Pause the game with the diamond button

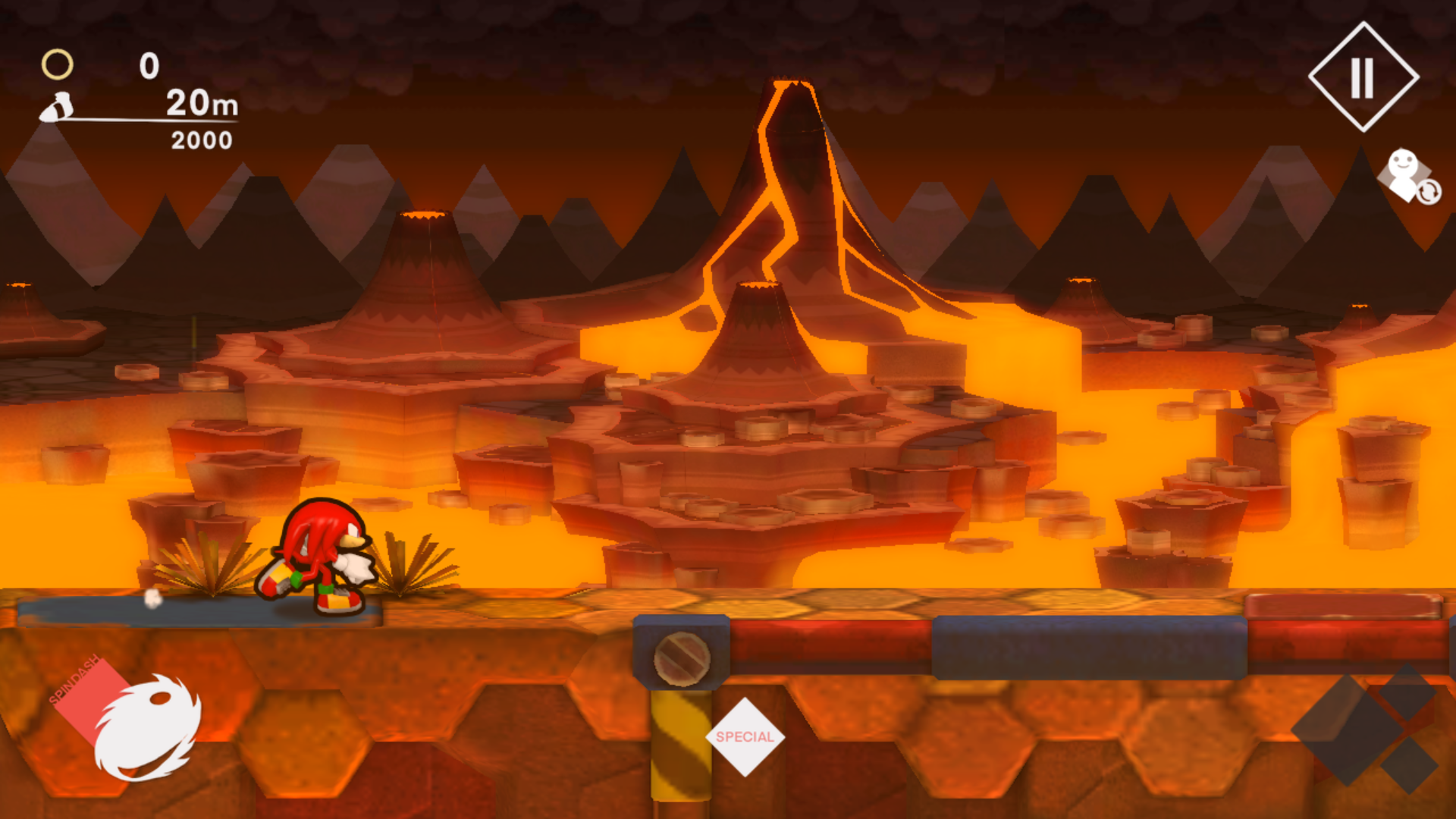click(1363, 77)
